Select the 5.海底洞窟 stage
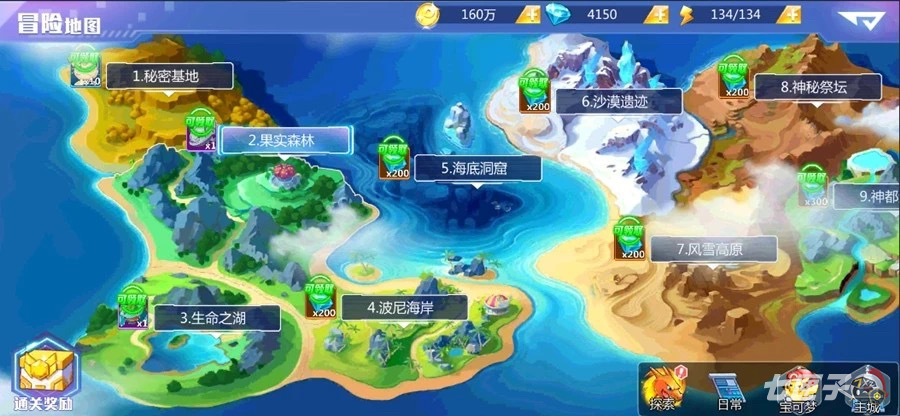 [475, 169]
